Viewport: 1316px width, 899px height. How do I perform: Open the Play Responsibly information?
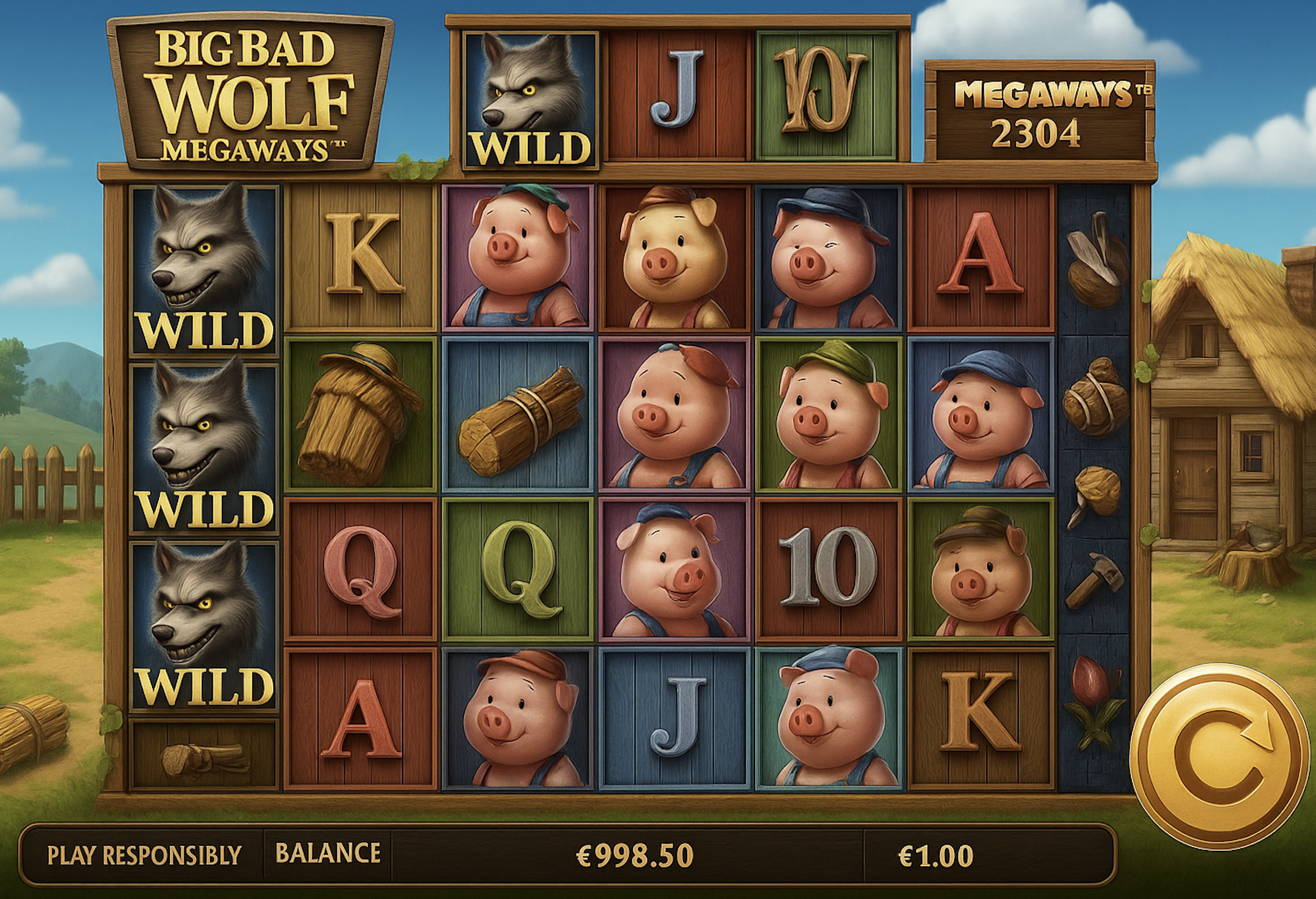pos(144,855)
